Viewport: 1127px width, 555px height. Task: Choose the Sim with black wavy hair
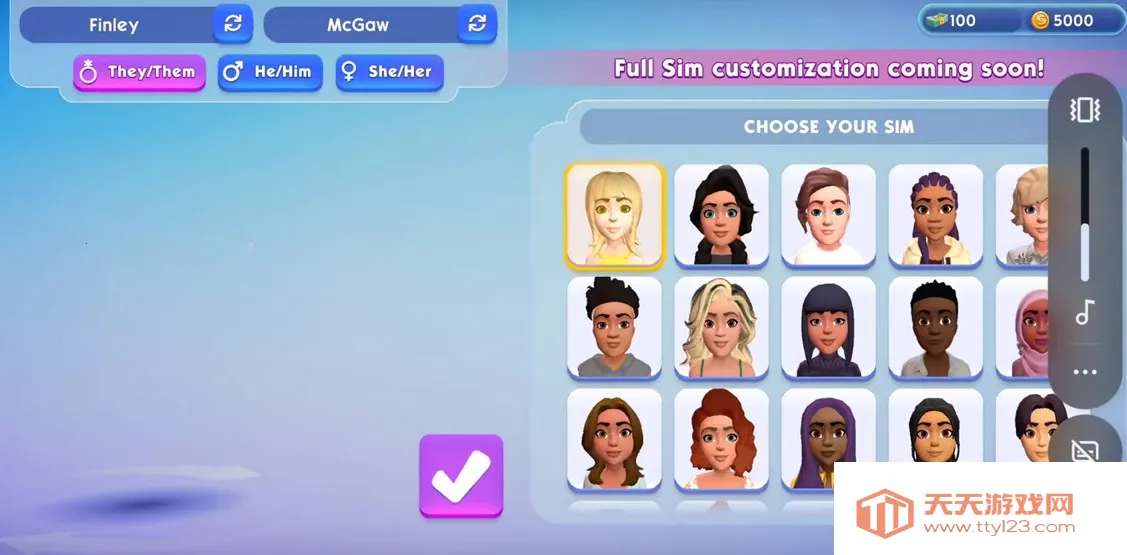point(721,216)
